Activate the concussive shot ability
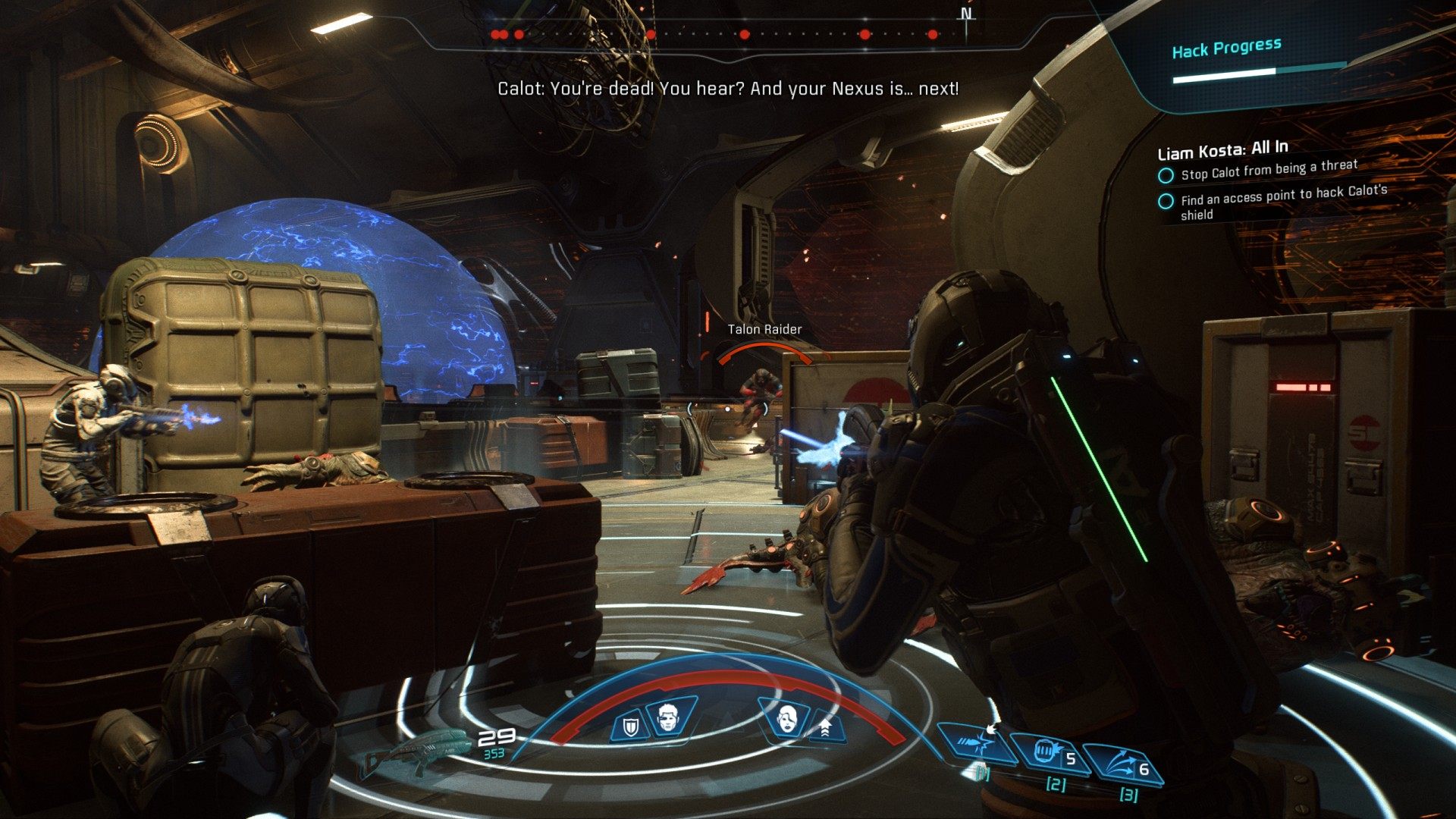This screenshot has height=819, width=1456. coord(976,744)
